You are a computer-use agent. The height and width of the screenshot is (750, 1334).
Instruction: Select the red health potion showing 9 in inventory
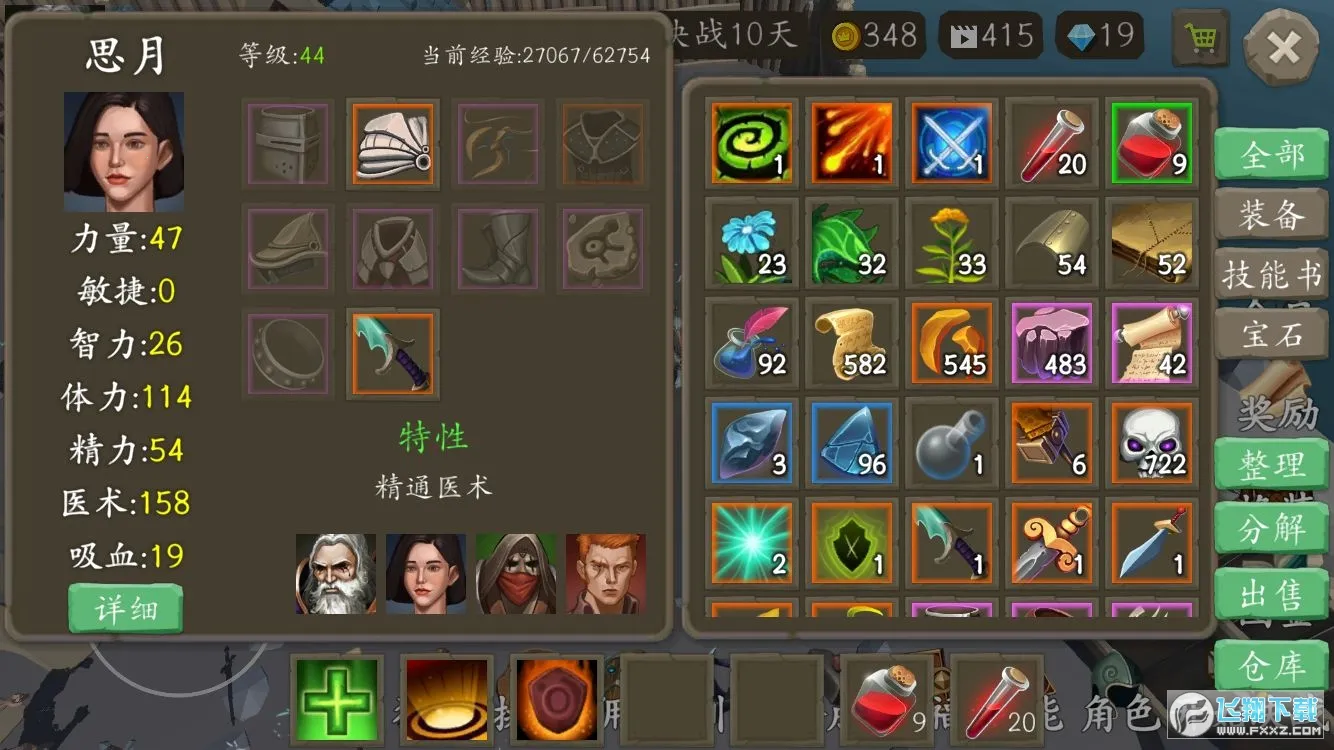[x=1151, y=143]
